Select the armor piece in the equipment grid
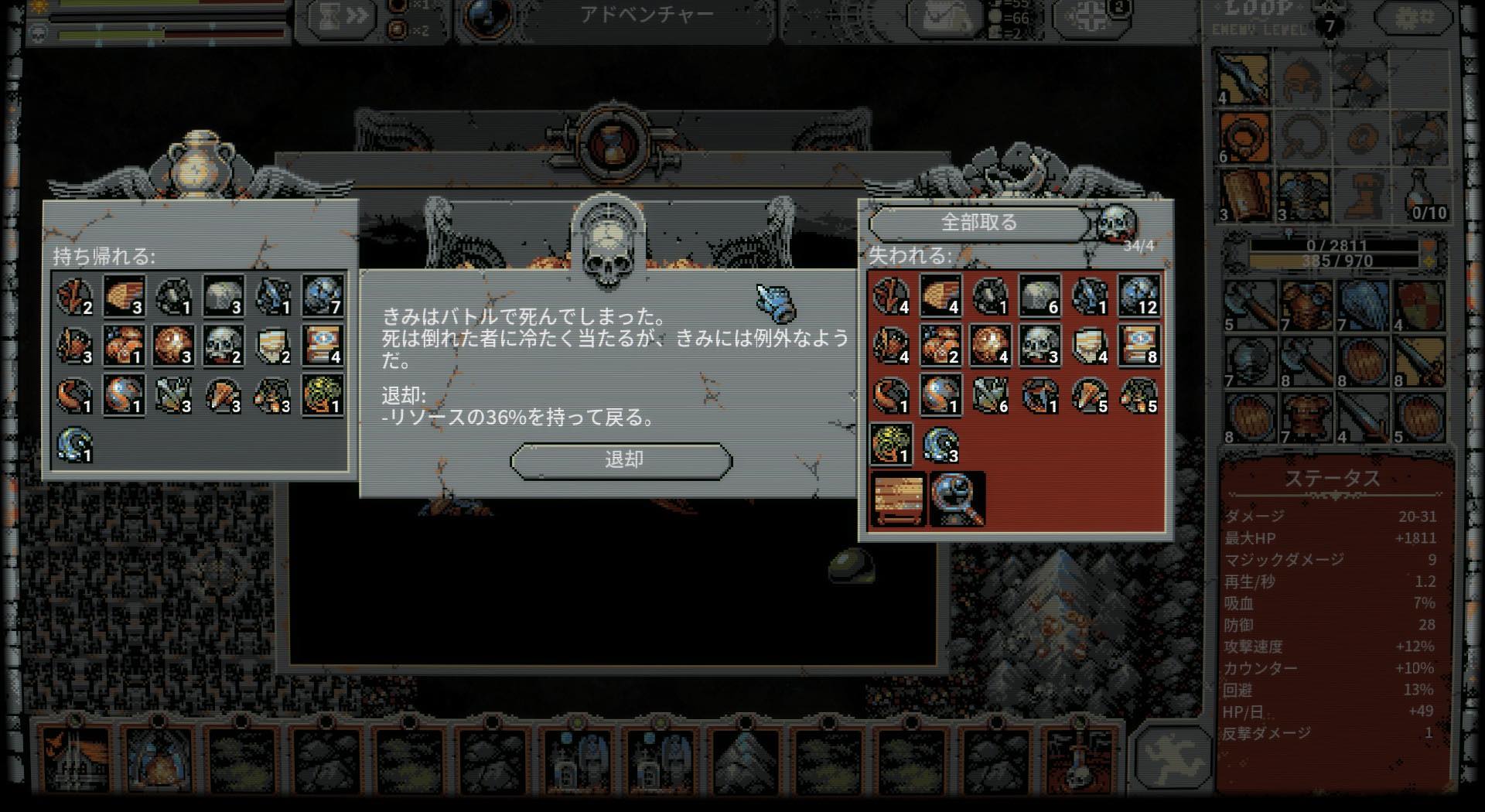 [1302, 195]
